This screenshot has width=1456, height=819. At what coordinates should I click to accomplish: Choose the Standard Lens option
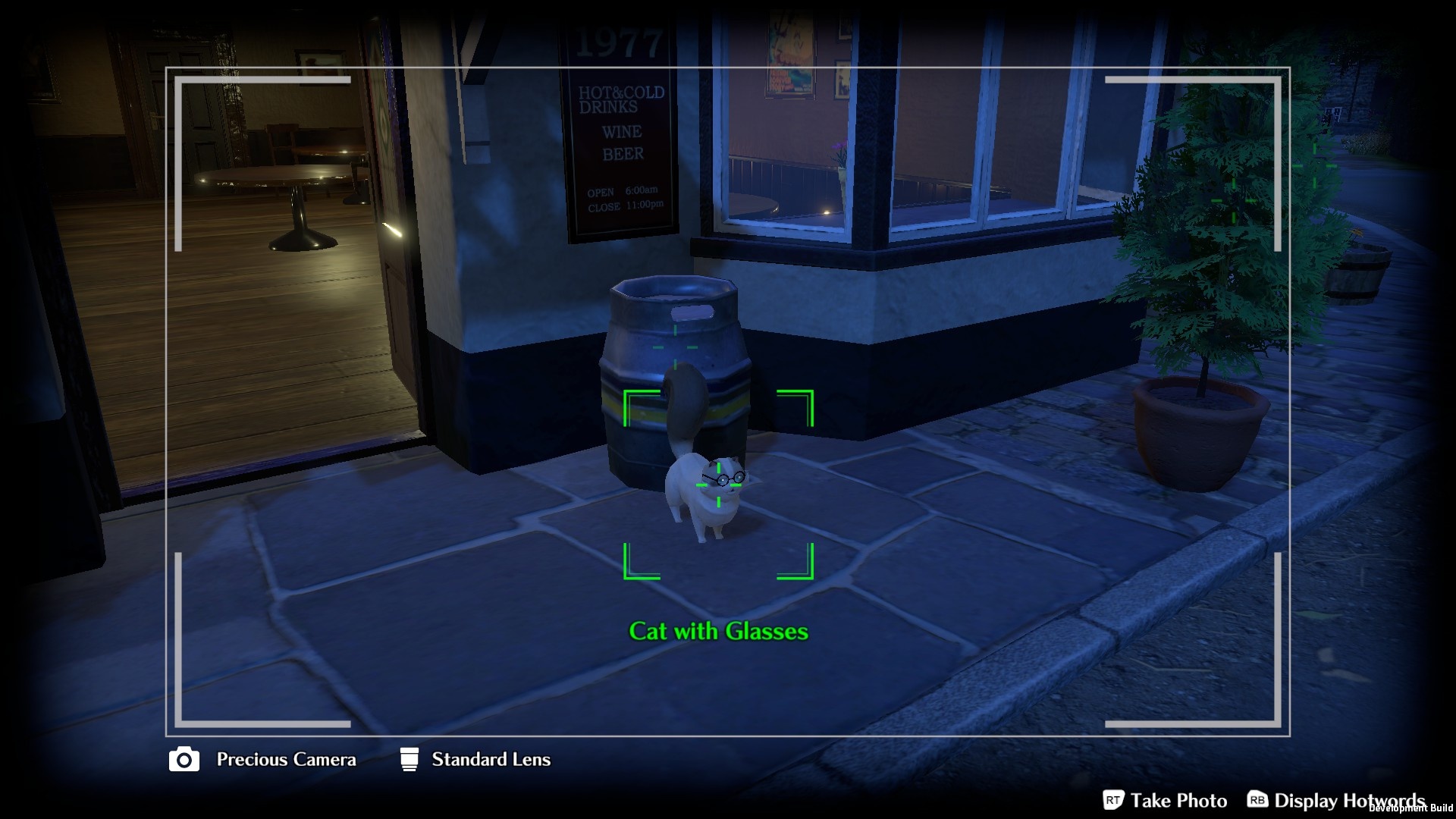point(475,759)
